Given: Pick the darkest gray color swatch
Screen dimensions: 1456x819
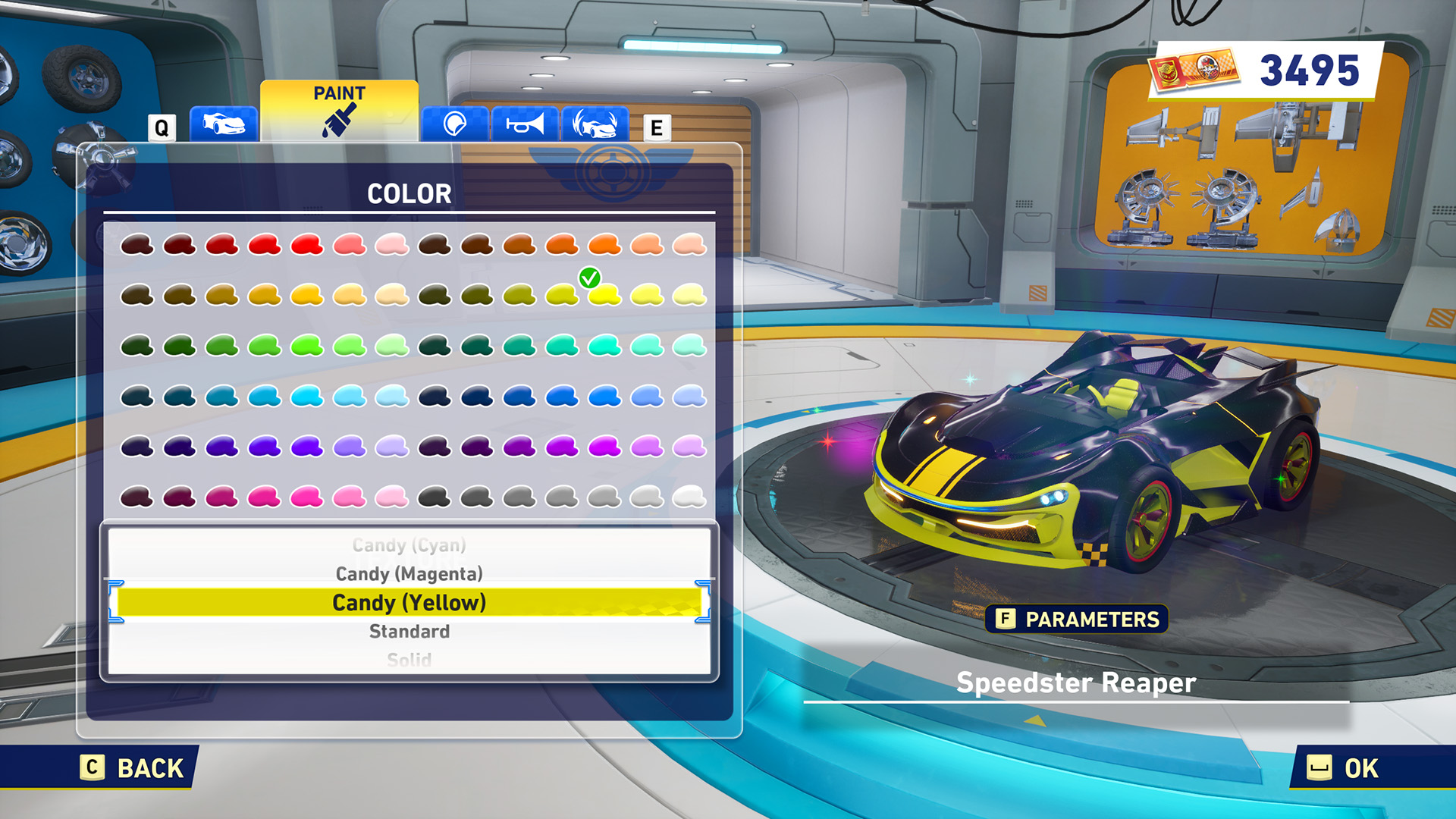Looking at the screenshot, I should (435, 497).
